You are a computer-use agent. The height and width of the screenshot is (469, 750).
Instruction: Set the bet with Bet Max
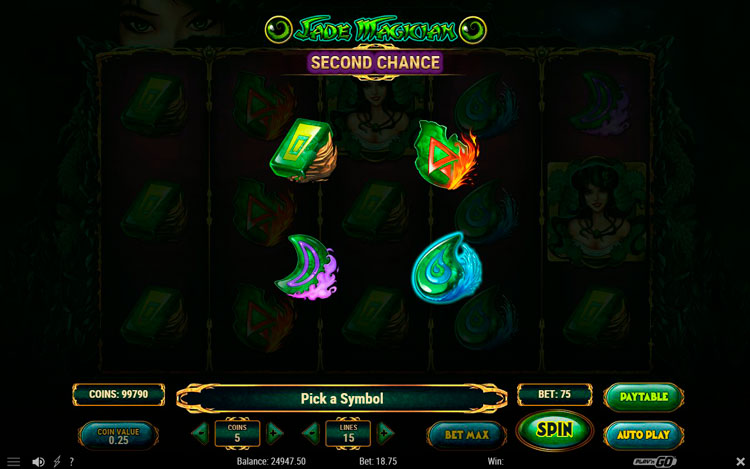[465, 434]
